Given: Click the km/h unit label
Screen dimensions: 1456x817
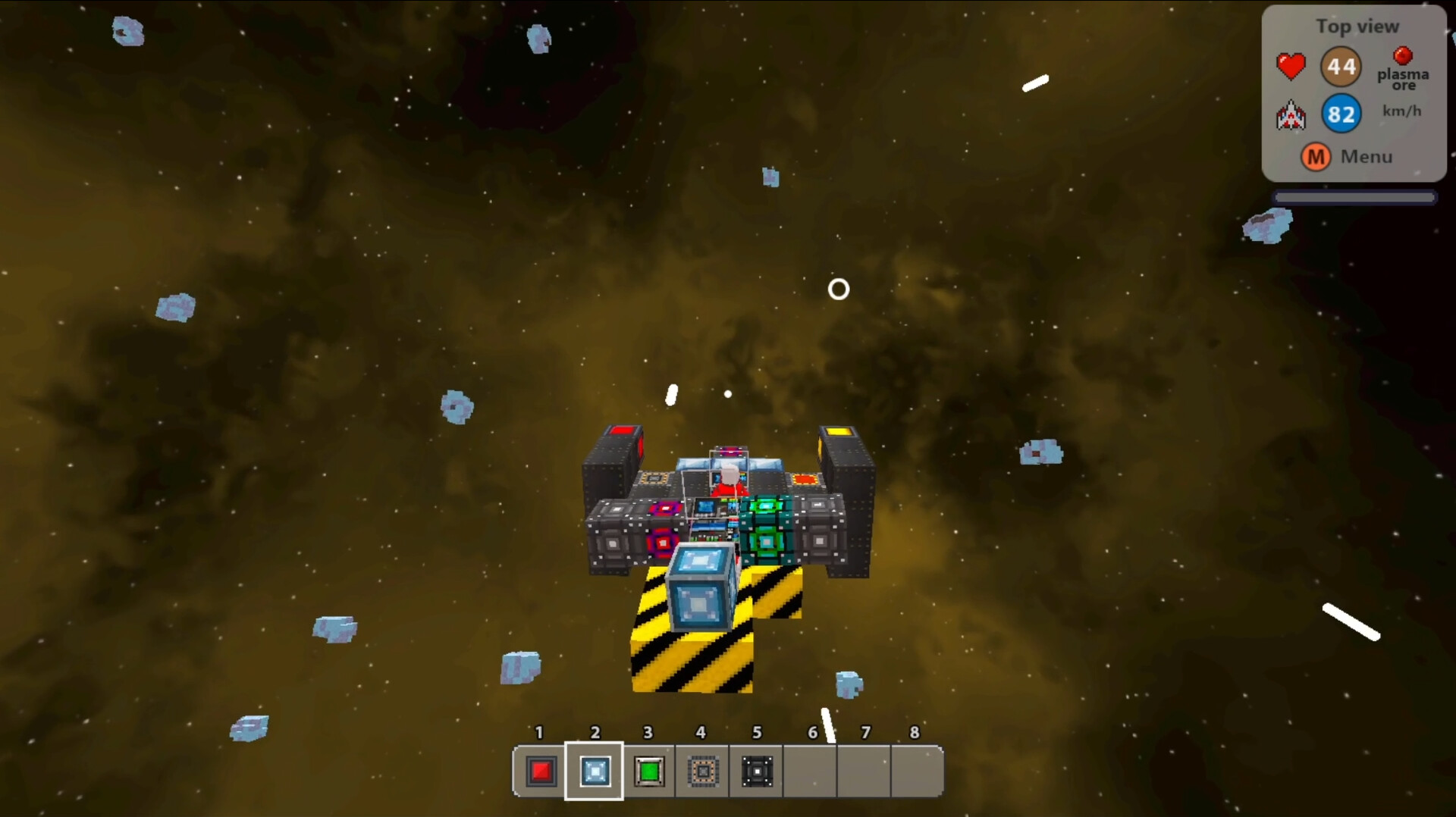Looking at the screenshot, I should (x=1403, y=111).
